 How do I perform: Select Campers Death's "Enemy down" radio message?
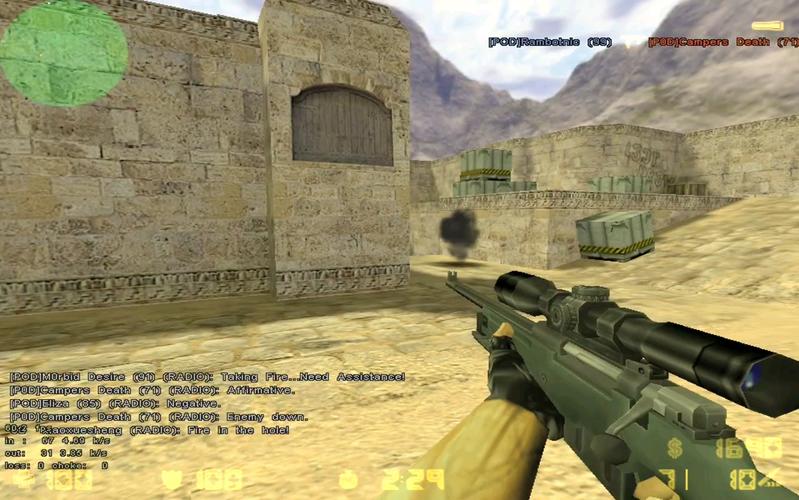(159, 416)
